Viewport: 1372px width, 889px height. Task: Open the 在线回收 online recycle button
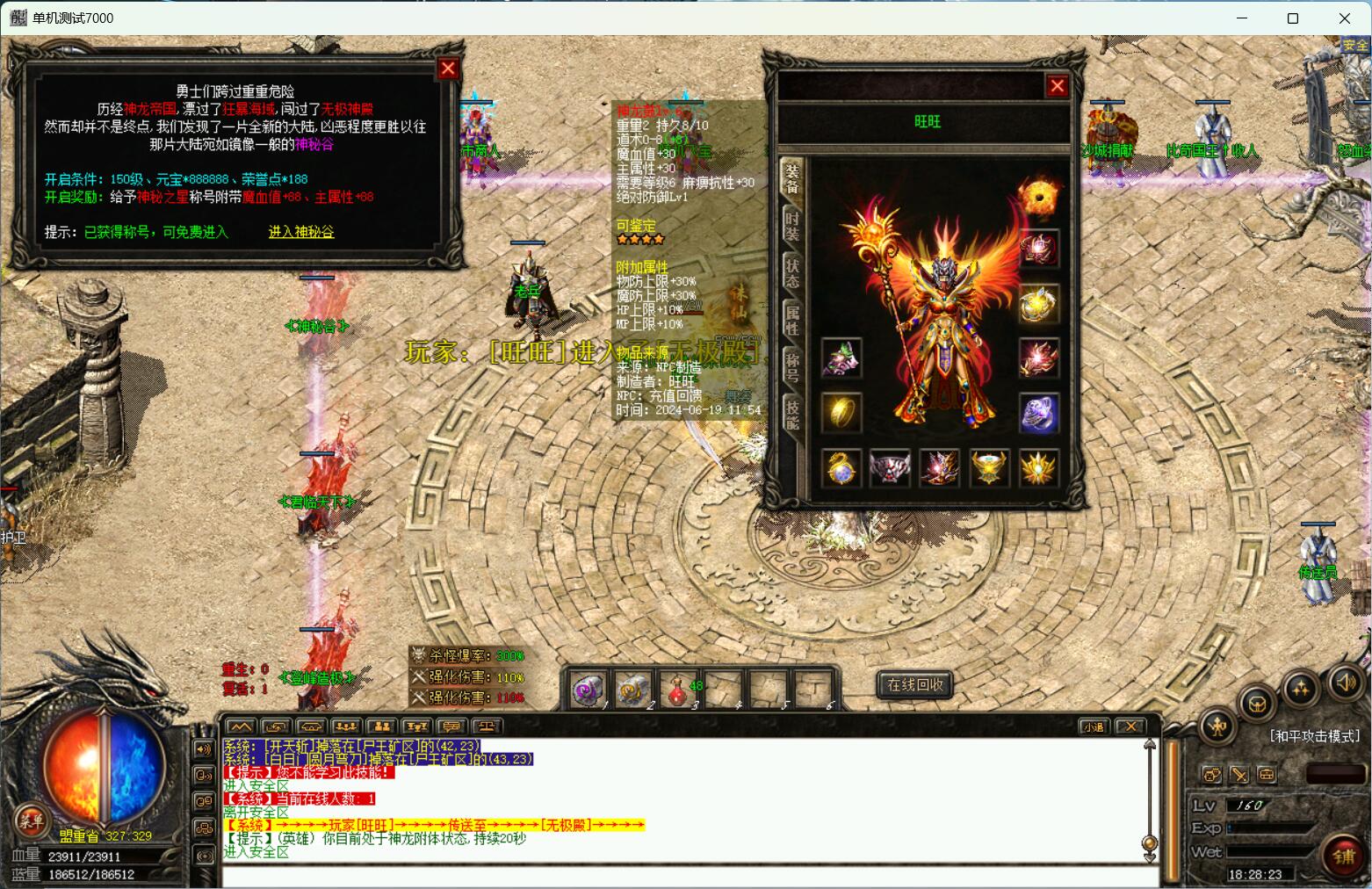point(914,685)
